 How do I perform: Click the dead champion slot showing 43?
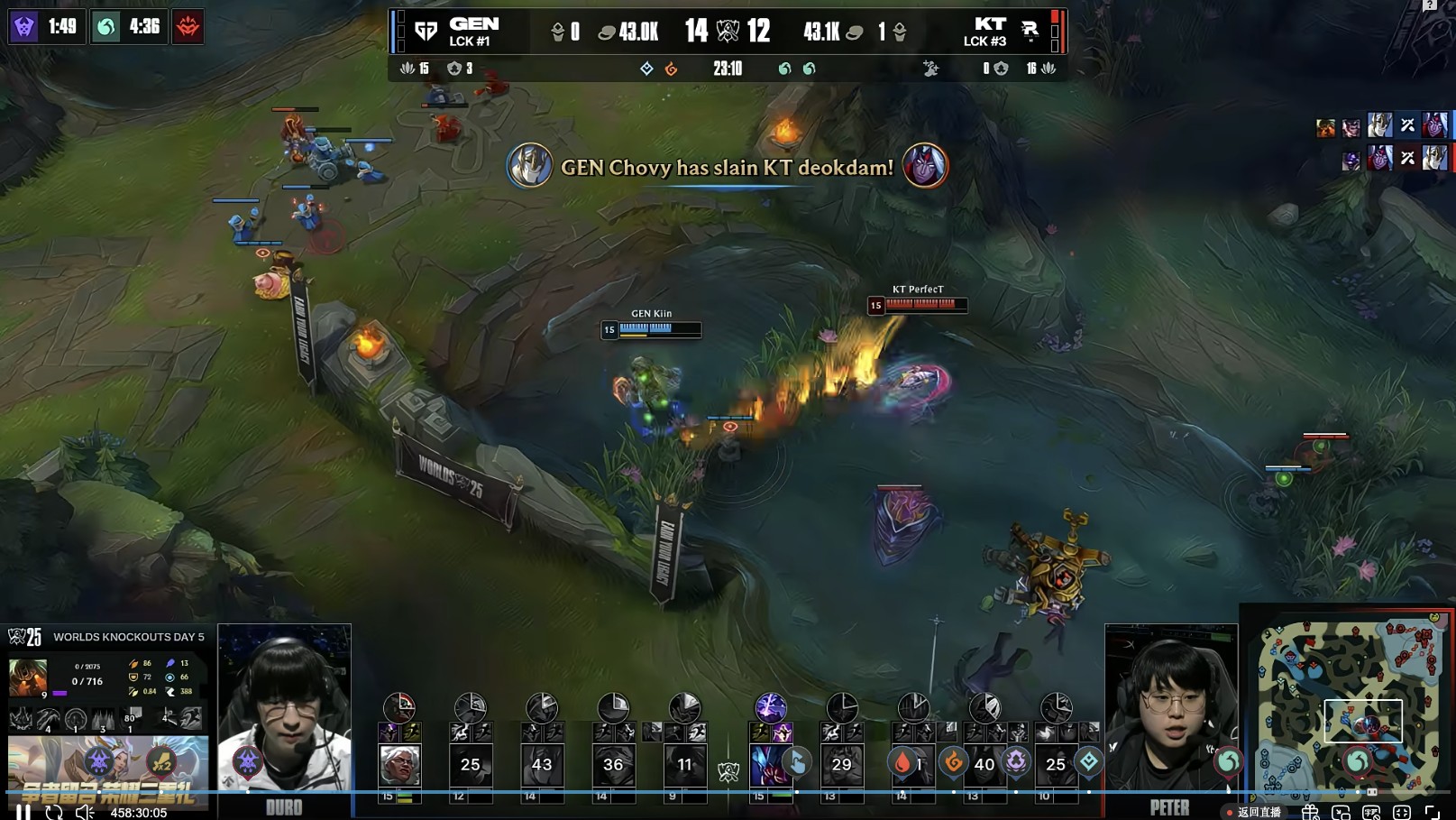542,765
